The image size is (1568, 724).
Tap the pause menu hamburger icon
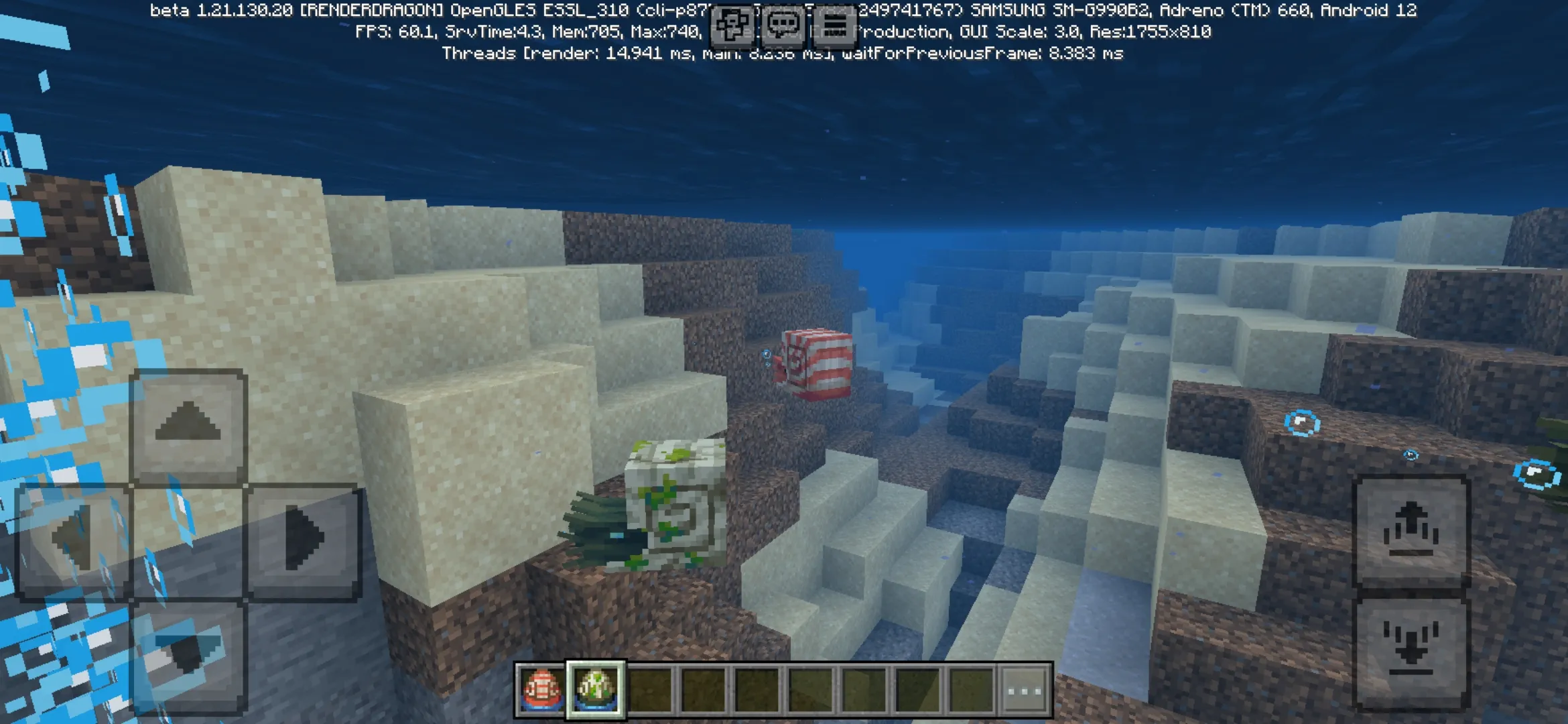(x=836, y=25)
